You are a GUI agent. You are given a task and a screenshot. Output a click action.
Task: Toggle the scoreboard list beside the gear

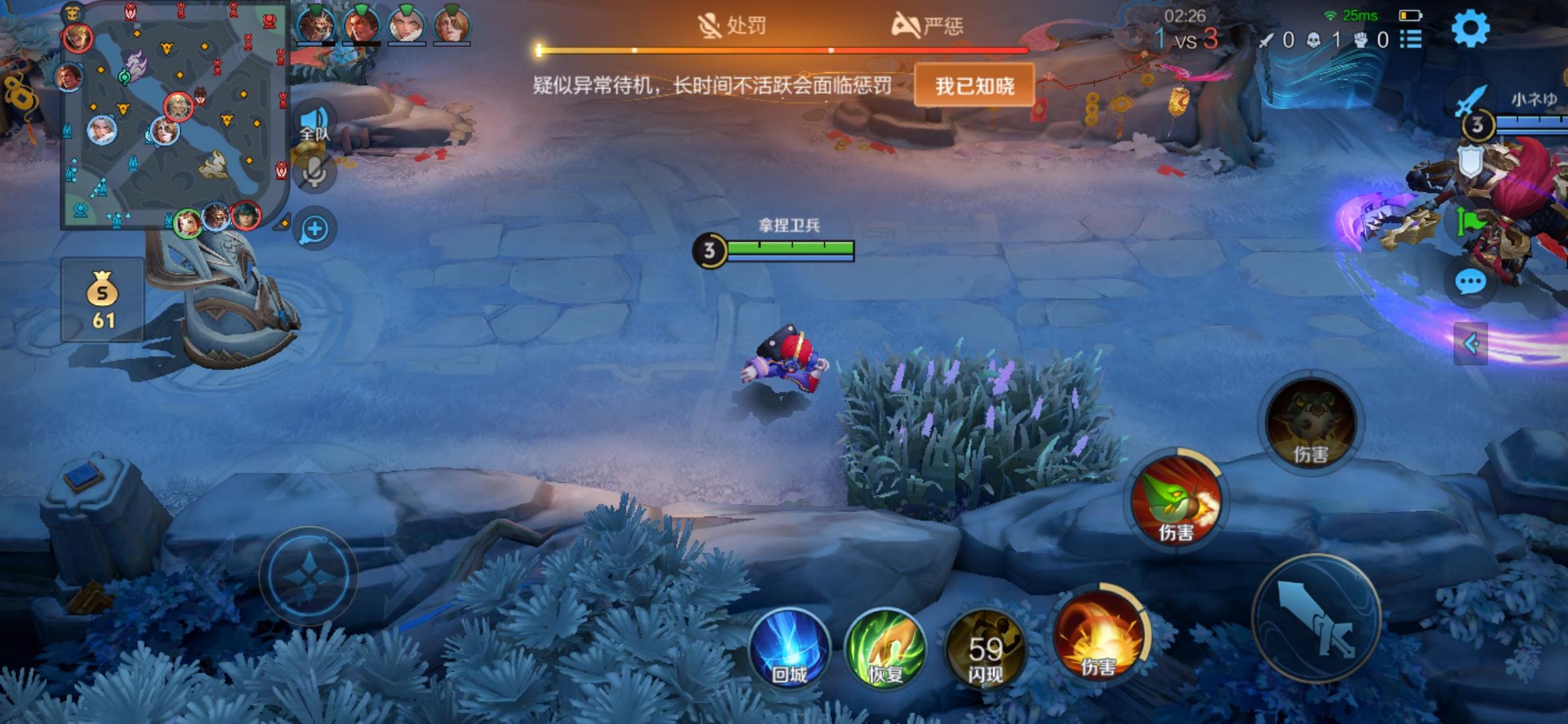[x=1411, y=40]
